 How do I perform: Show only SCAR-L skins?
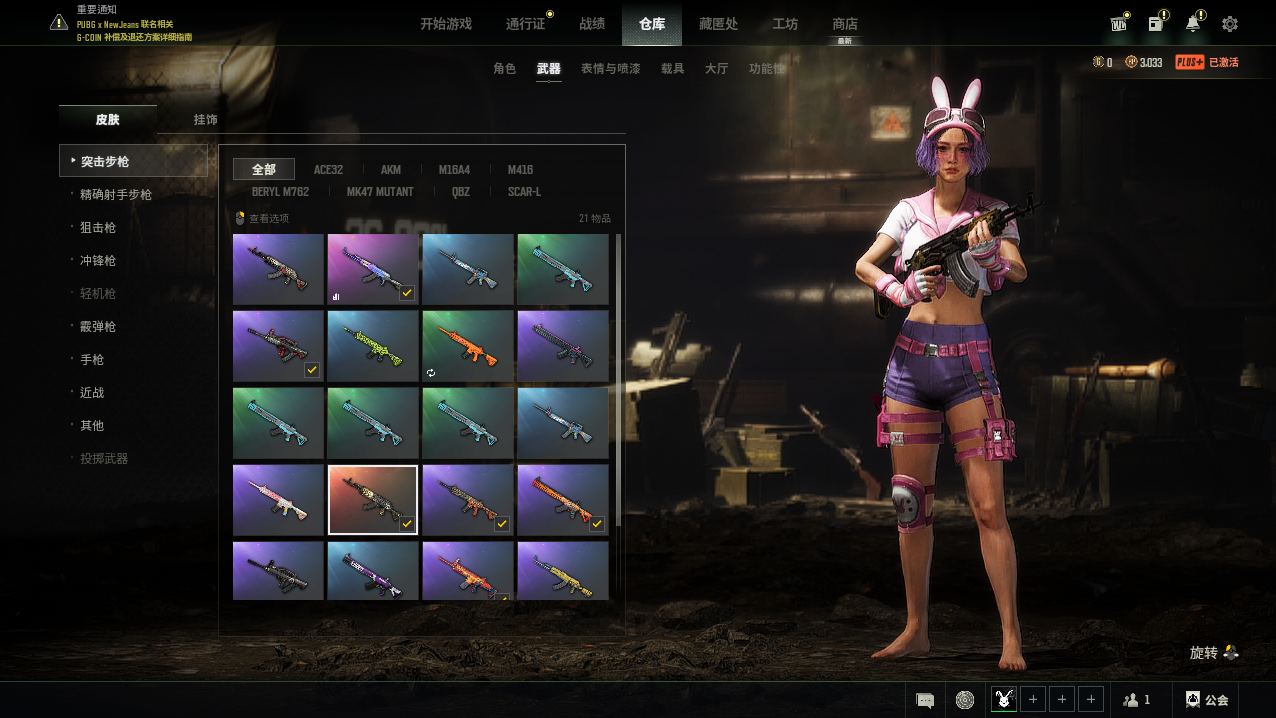(524, 192)
